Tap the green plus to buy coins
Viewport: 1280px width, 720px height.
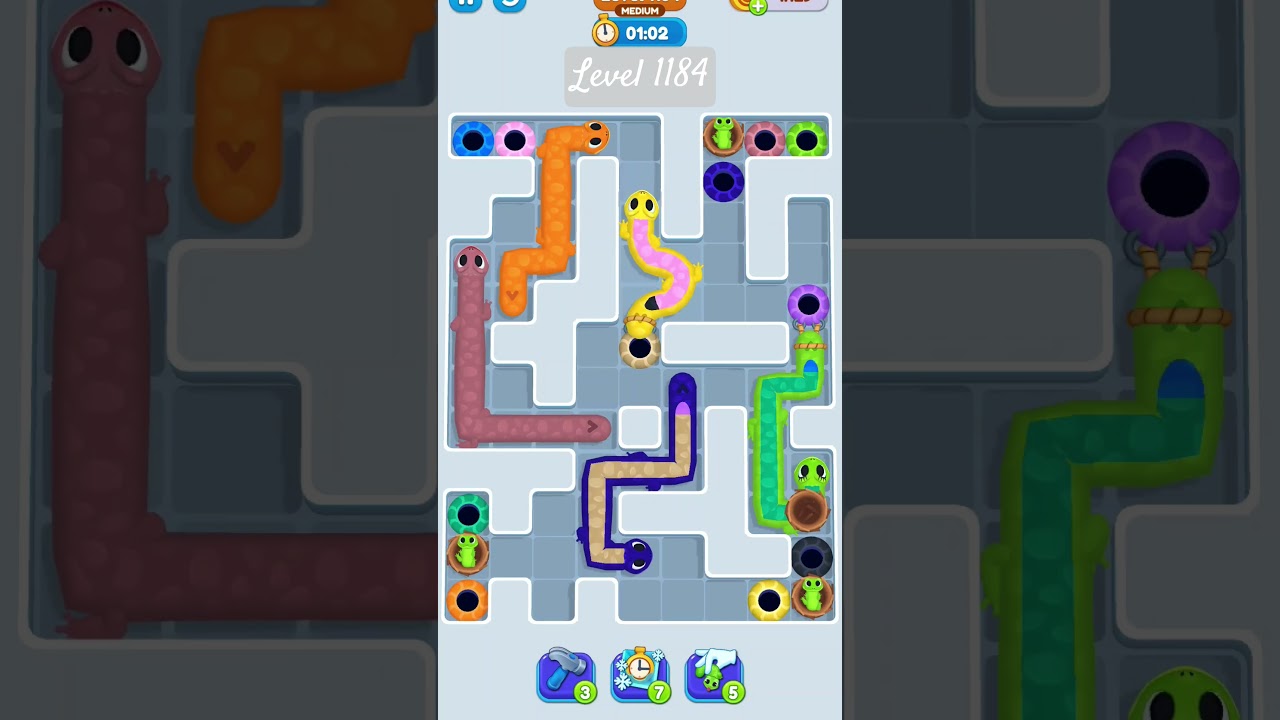click(758, 4)
